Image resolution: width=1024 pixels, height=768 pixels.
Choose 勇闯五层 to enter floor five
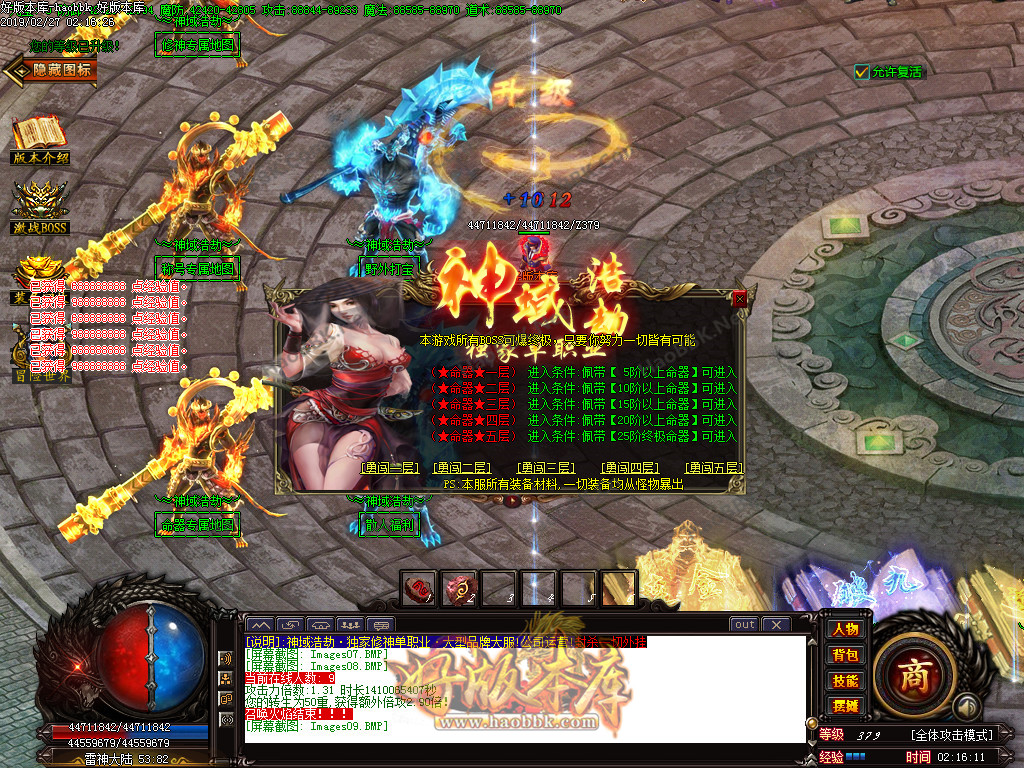coord(714,467)
